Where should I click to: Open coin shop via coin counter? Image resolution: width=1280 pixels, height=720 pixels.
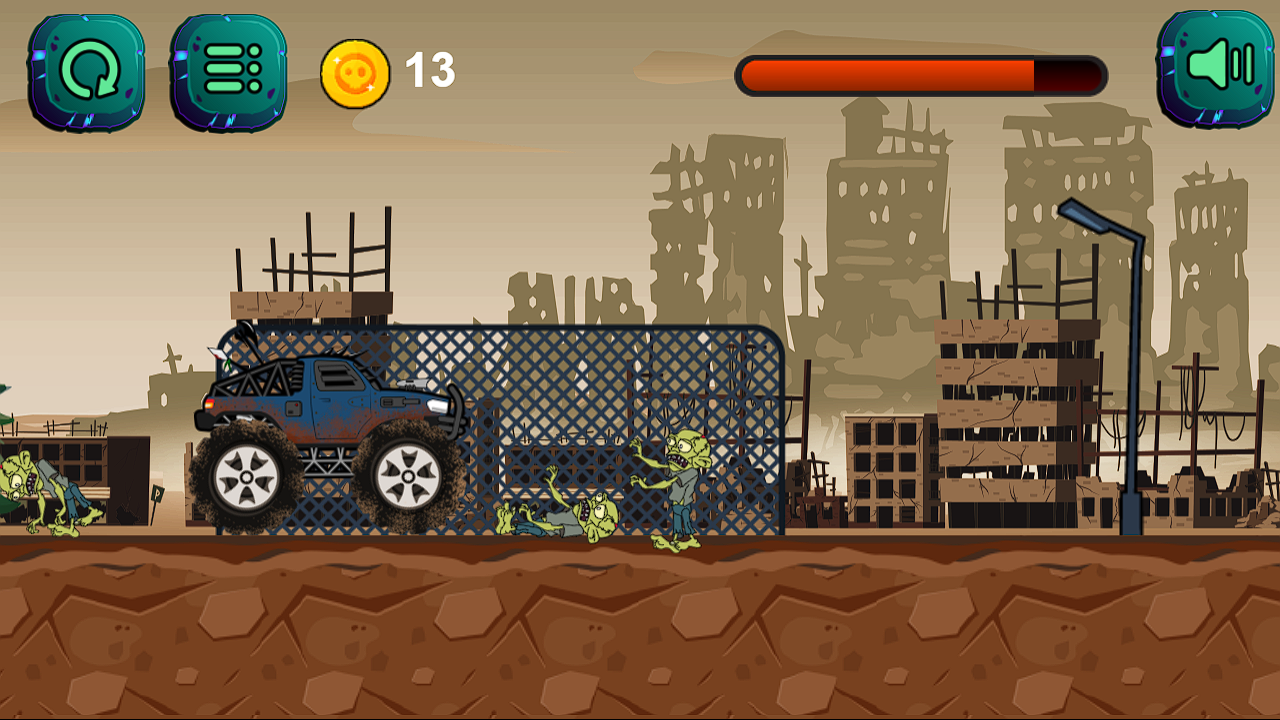point(356,70)
